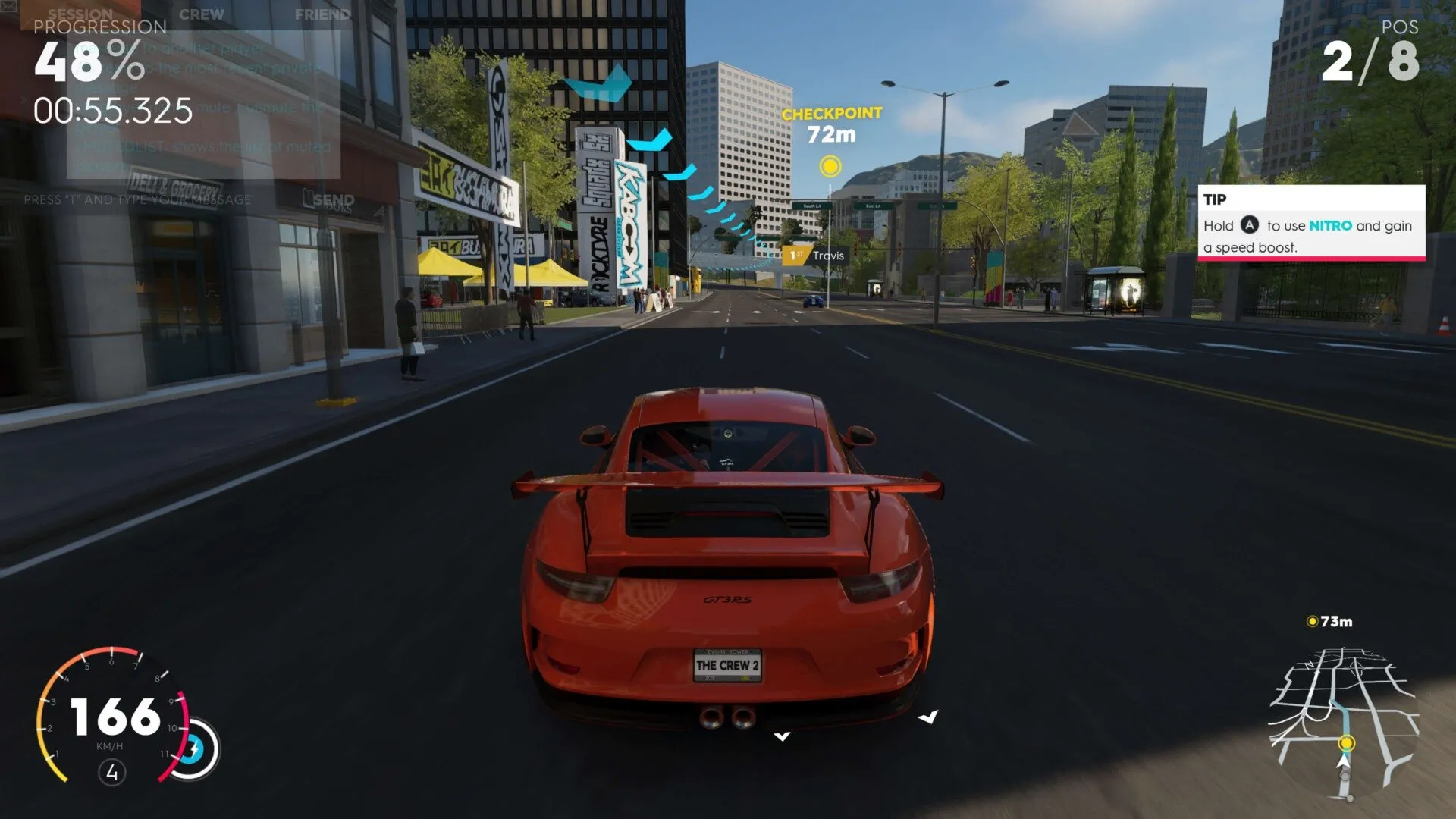Select the Friend chat tab
Image resolution: width=1456 pixels, height=819 pixels.
click(x=322, y=14)
